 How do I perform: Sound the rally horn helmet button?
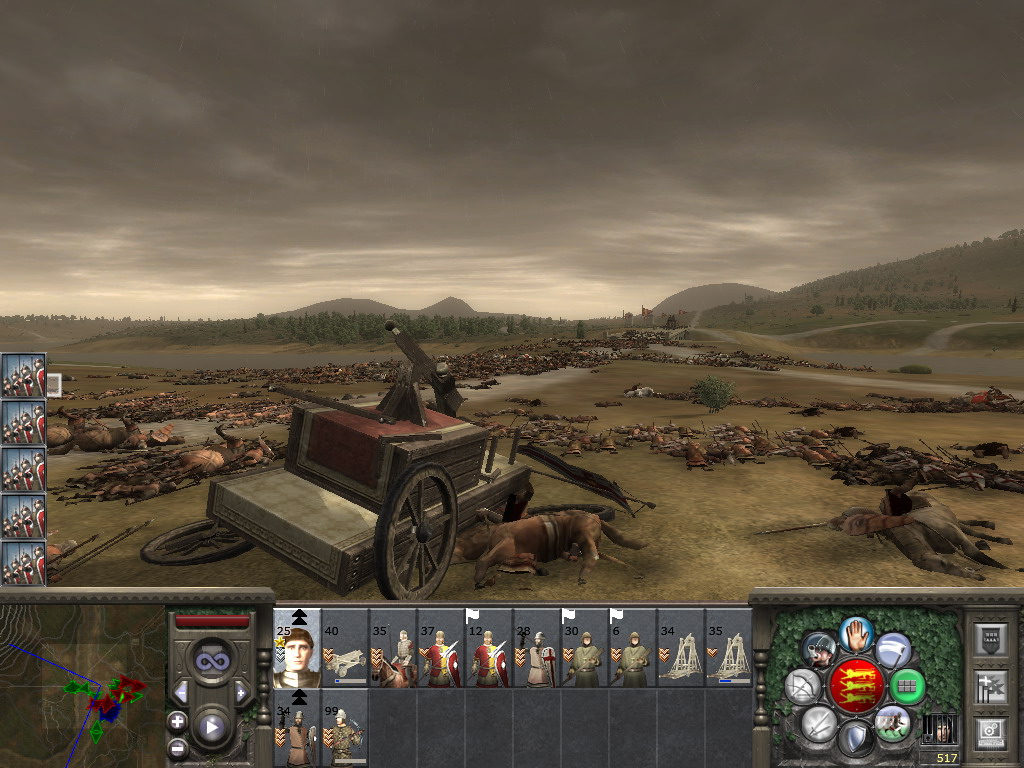click(x=819, y=650)
